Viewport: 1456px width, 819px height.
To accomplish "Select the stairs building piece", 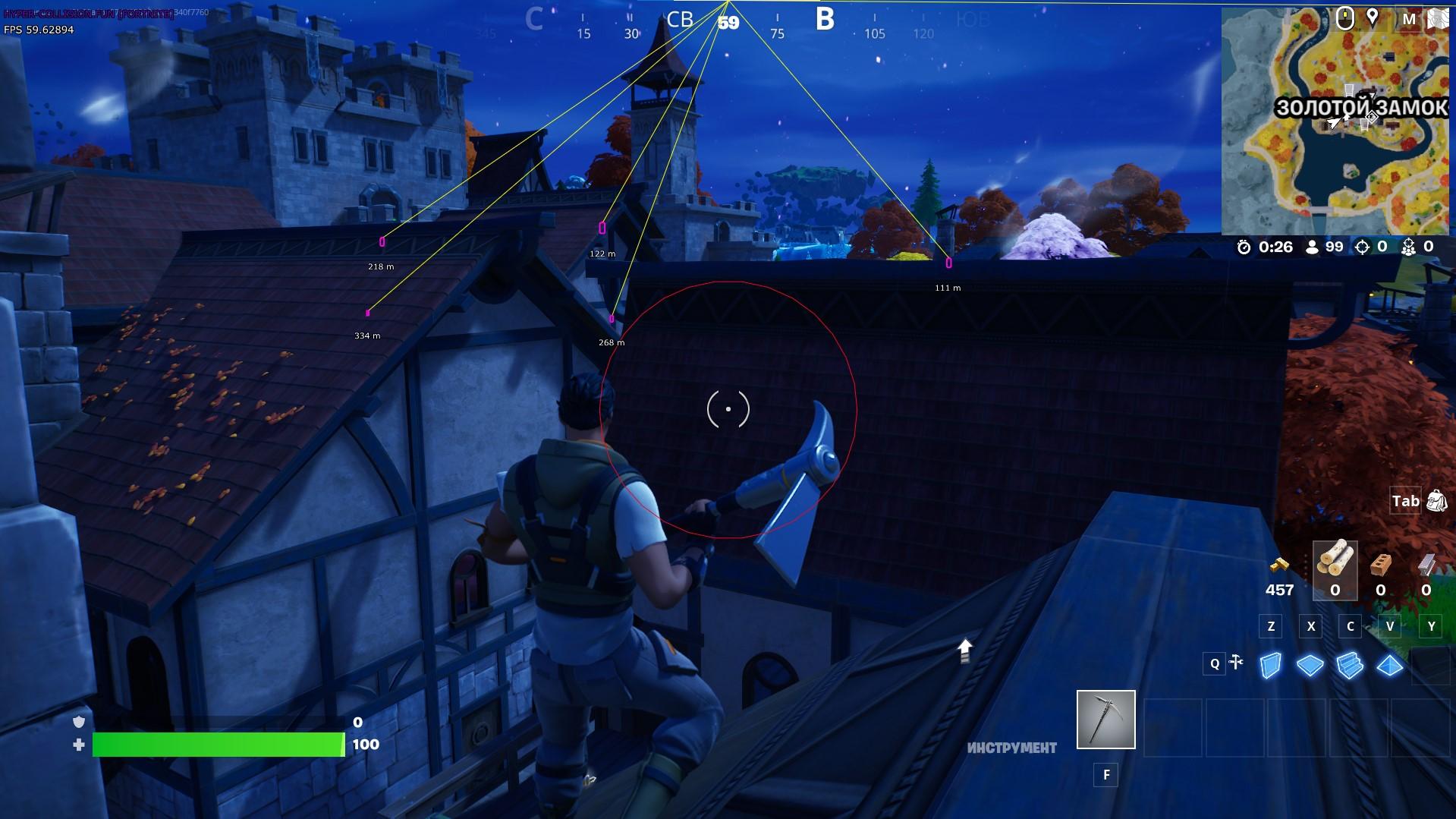I will [1350, 666].
